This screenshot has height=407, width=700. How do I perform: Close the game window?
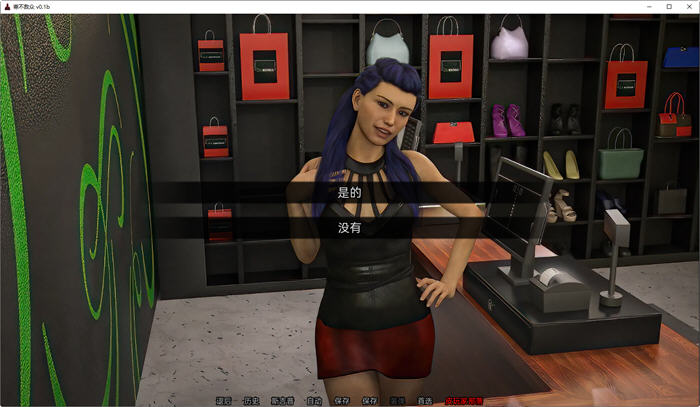688,6
